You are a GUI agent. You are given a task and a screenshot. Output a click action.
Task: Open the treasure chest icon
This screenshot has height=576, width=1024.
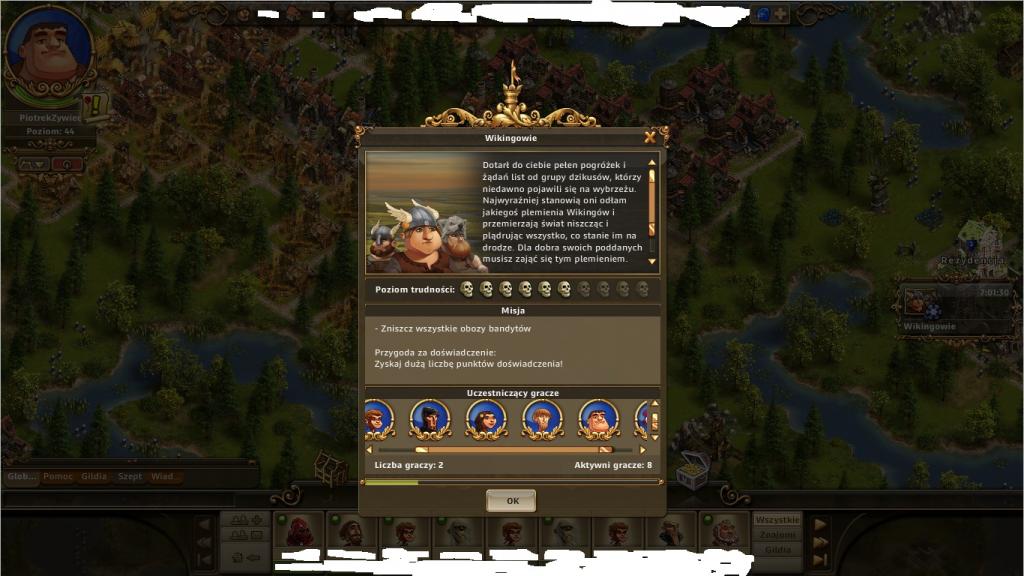pos(692,468)
